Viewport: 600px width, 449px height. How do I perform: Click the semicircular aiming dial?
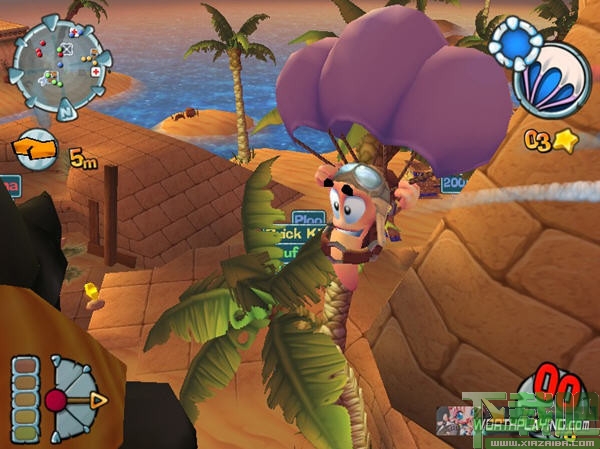point(76,398)
